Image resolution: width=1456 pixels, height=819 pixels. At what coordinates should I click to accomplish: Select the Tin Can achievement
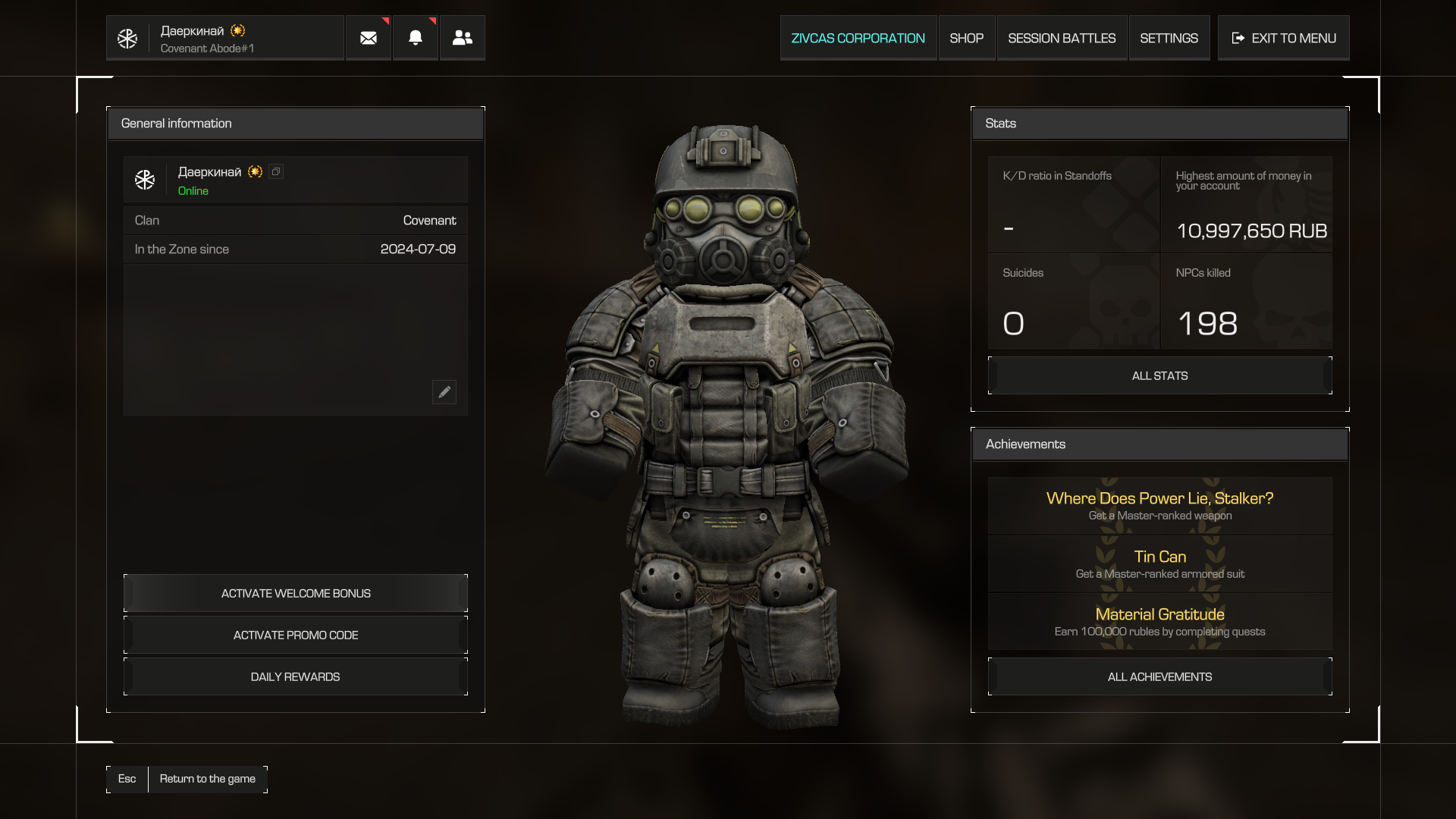coord(1159,564)
